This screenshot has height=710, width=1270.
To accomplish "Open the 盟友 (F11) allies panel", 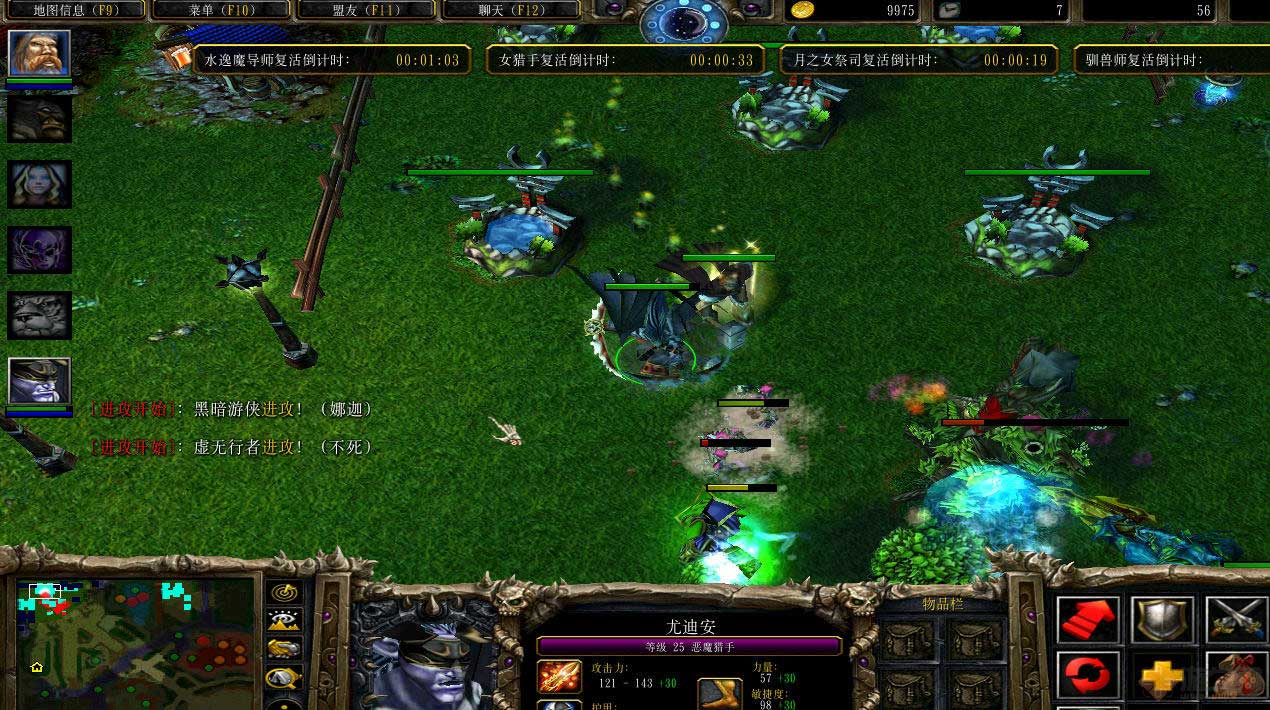I will point(366,10).
